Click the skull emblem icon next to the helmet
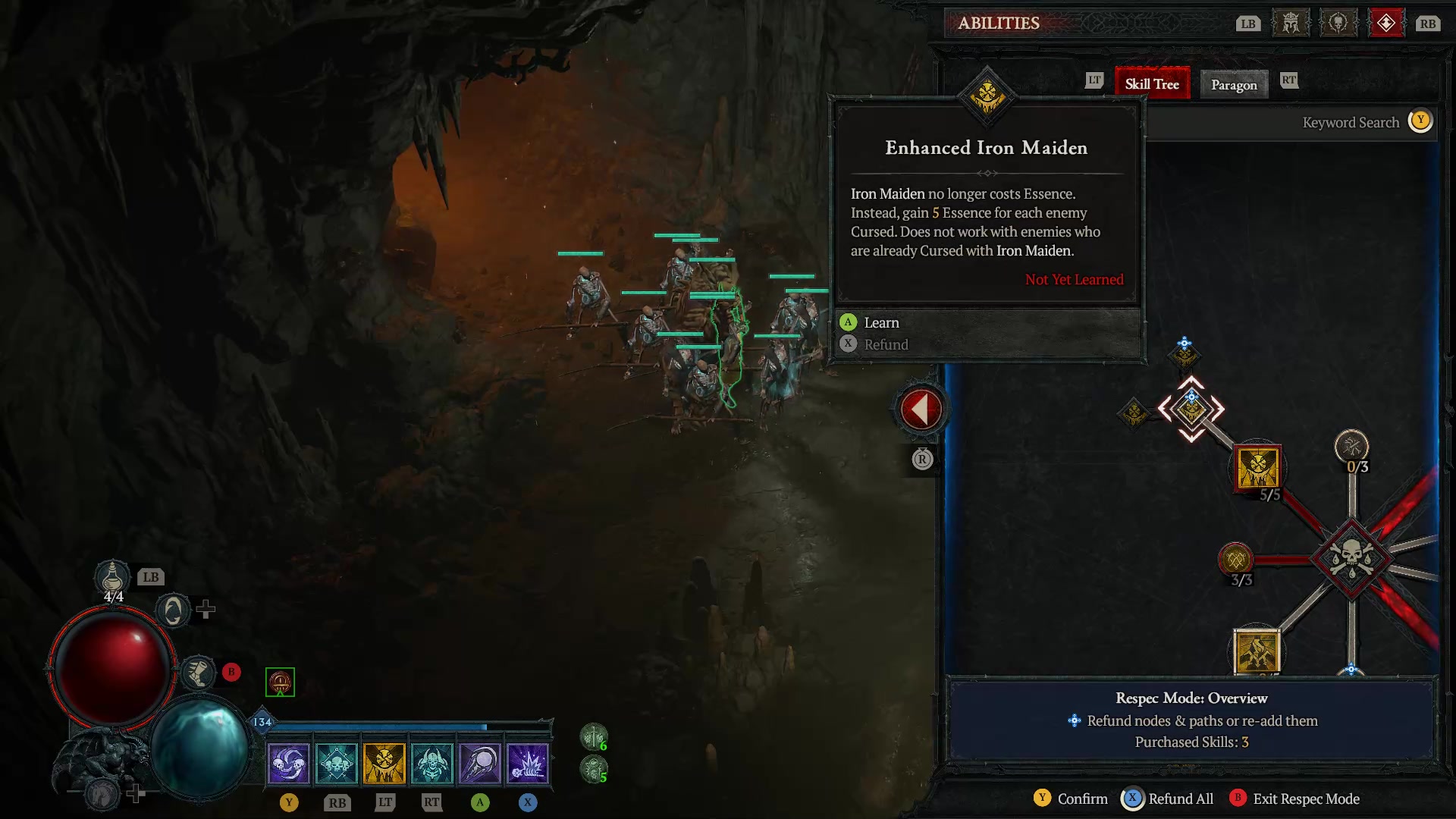Viewport: 1456px width, 819px height. 1338,23
